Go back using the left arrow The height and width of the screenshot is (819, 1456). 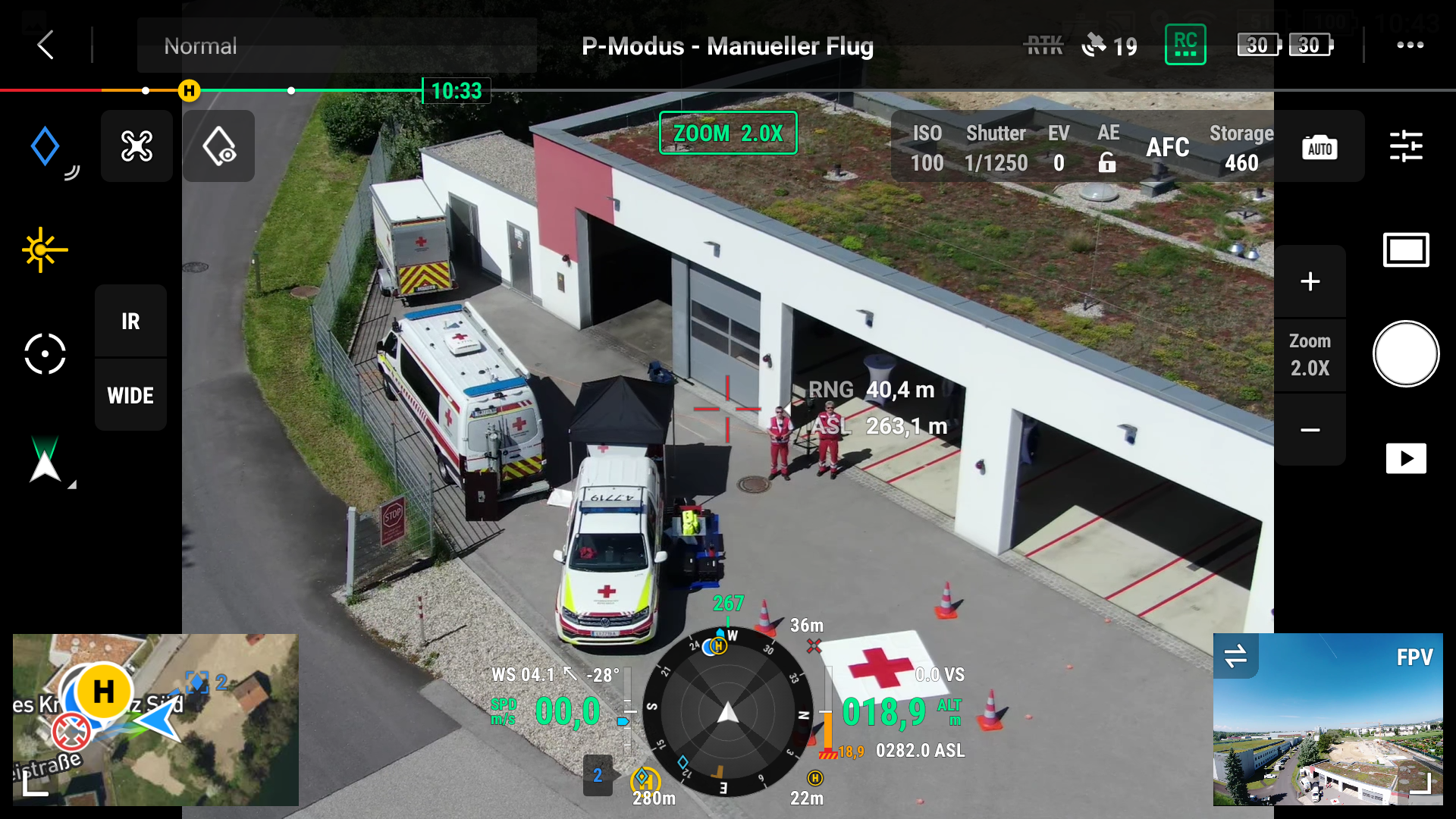[45, 45]
